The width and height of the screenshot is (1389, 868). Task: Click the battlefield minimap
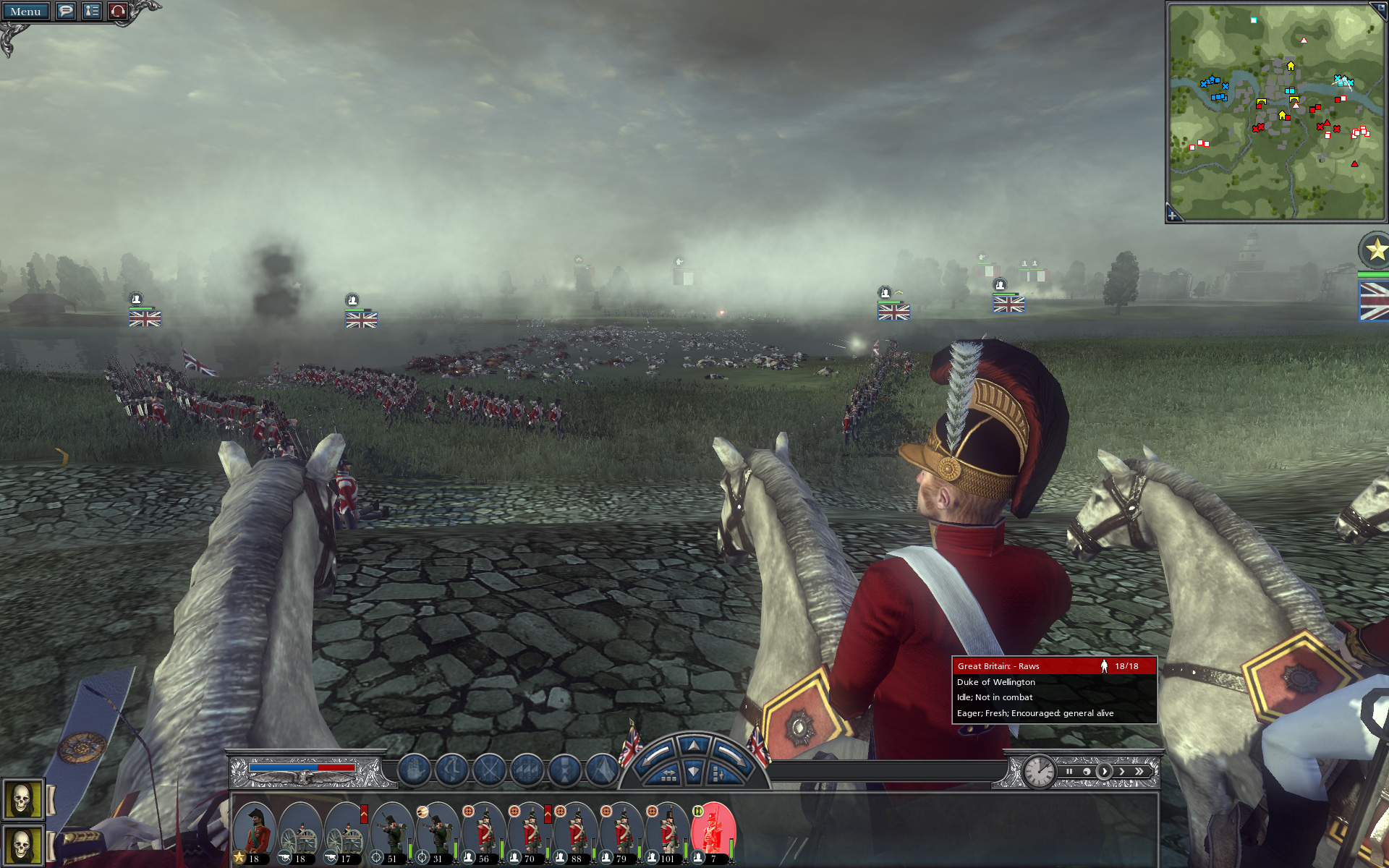pyautogui.click(x=1276, y=112)
